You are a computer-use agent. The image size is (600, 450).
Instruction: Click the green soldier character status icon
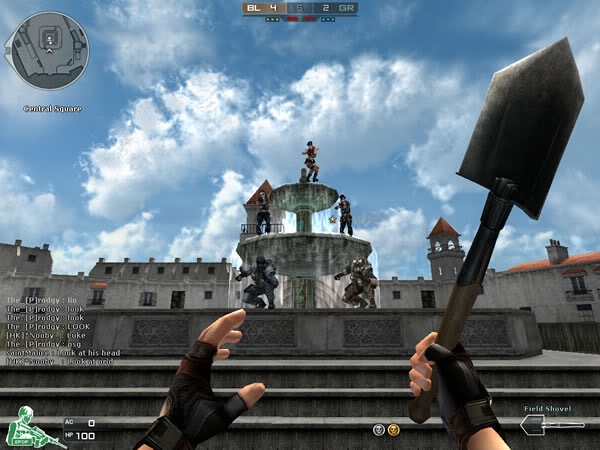point(22,430)
